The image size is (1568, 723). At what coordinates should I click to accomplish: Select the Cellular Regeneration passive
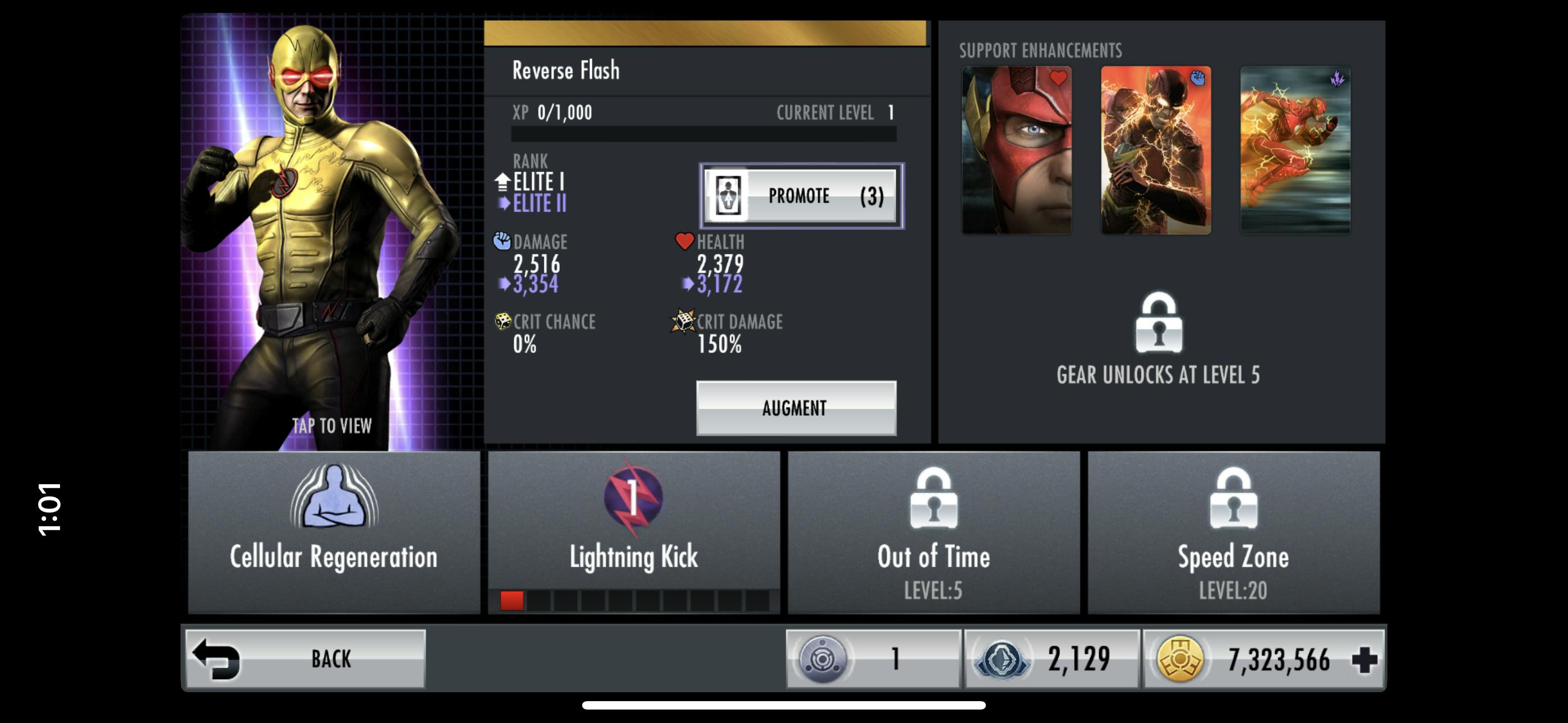click(334, 531)
